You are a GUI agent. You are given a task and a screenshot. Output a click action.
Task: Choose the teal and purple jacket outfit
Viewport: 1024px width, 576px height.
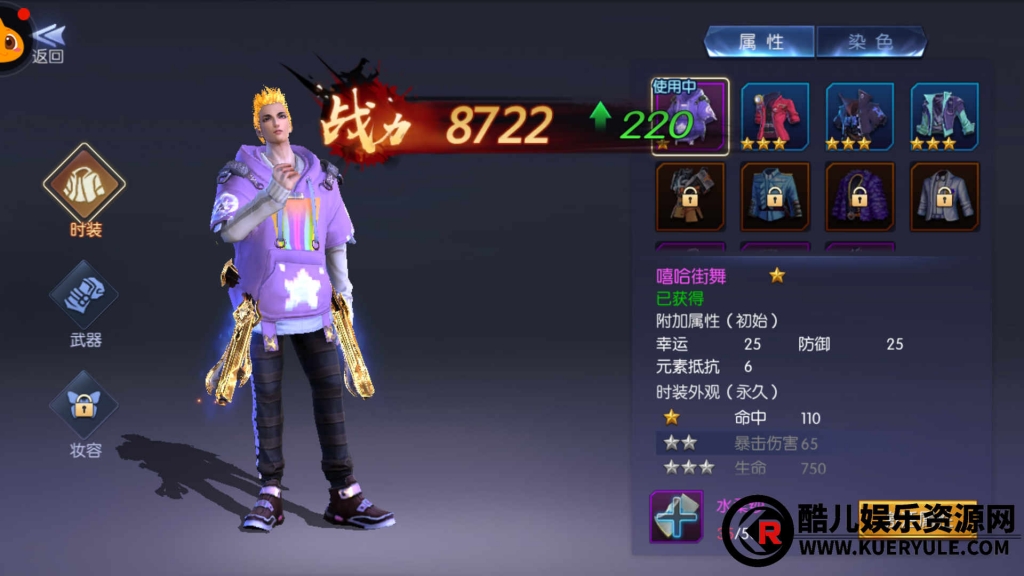point(944,115)
